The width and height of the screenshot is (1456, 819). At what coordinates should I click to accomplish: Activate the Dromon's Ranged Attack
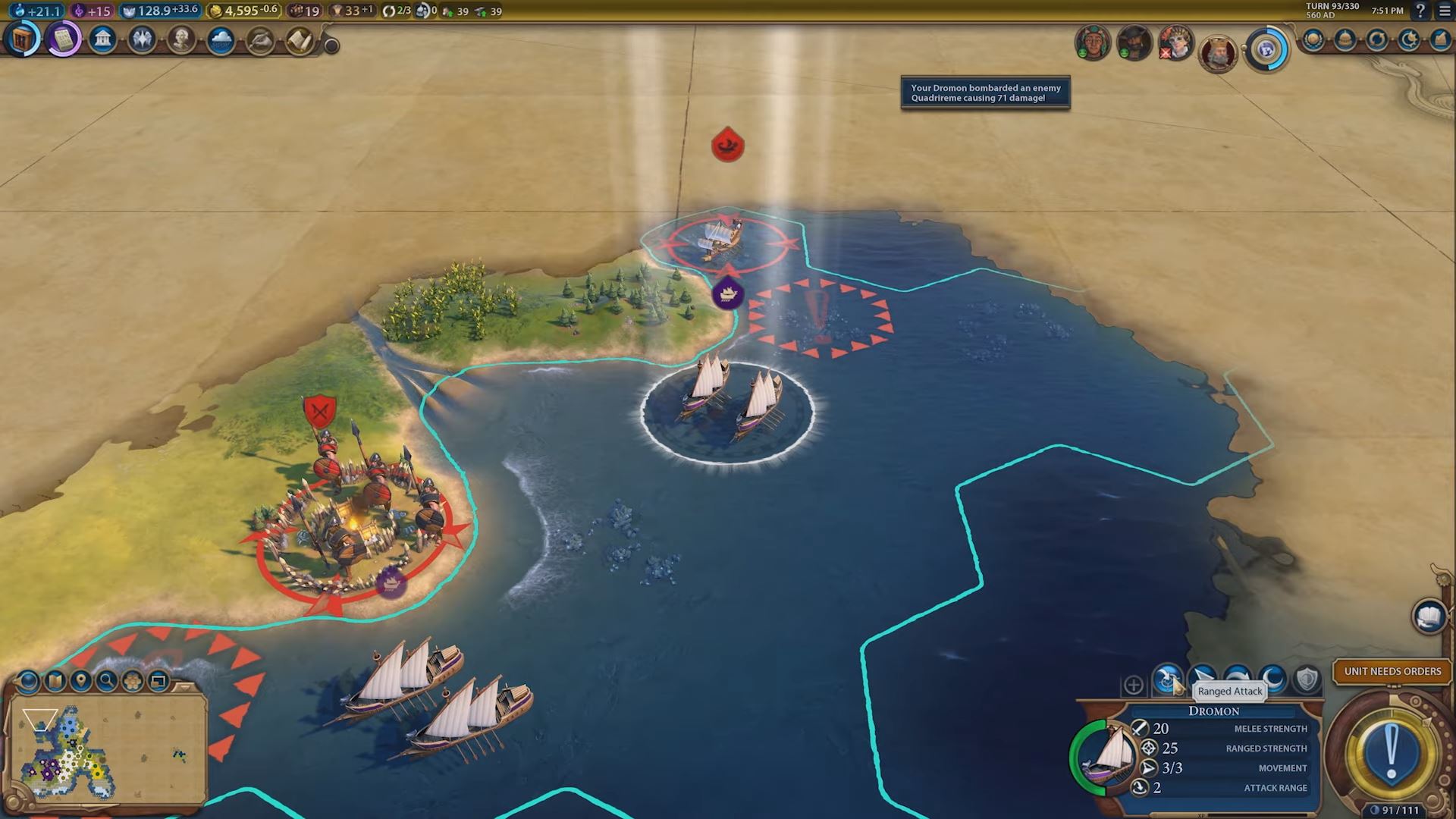coord(1168,679)
